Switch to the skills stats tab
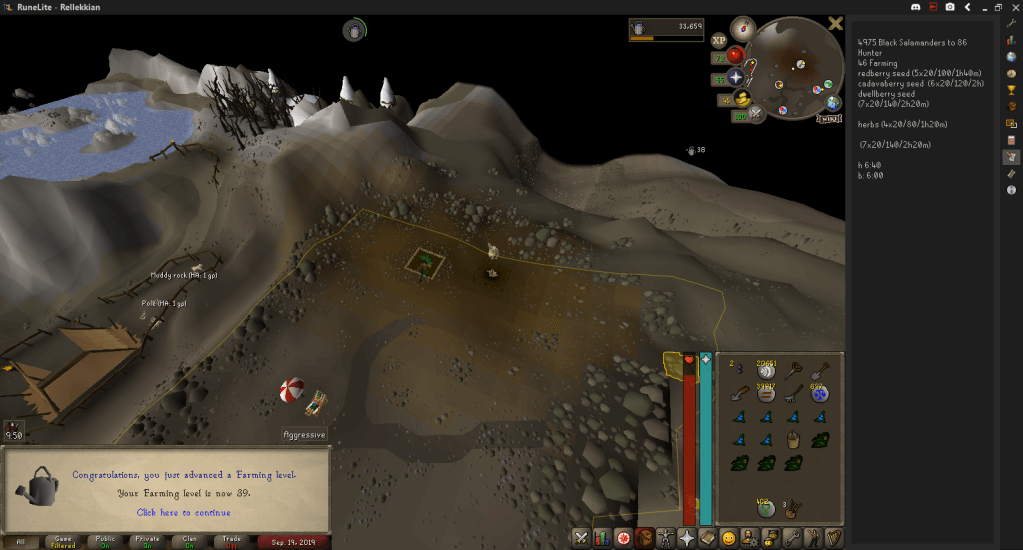 (x=602, y=537)
